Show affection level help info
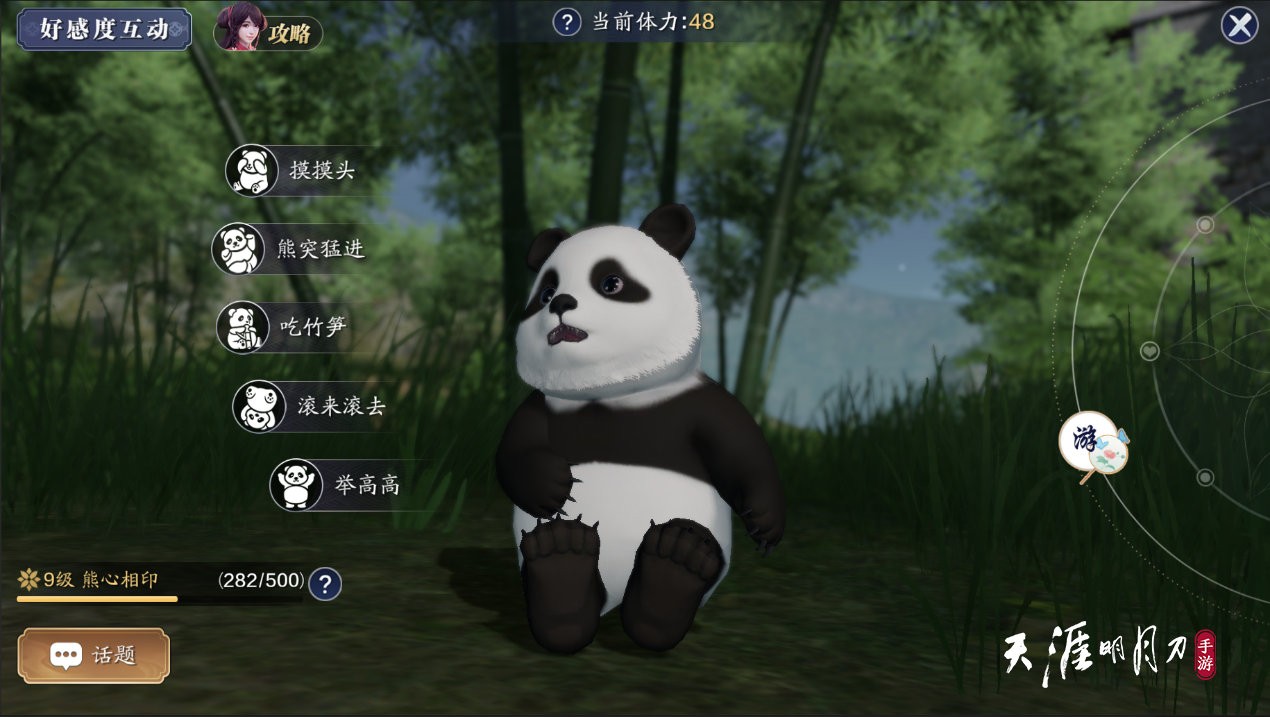The image size is (1270, 717). point(325,584)
